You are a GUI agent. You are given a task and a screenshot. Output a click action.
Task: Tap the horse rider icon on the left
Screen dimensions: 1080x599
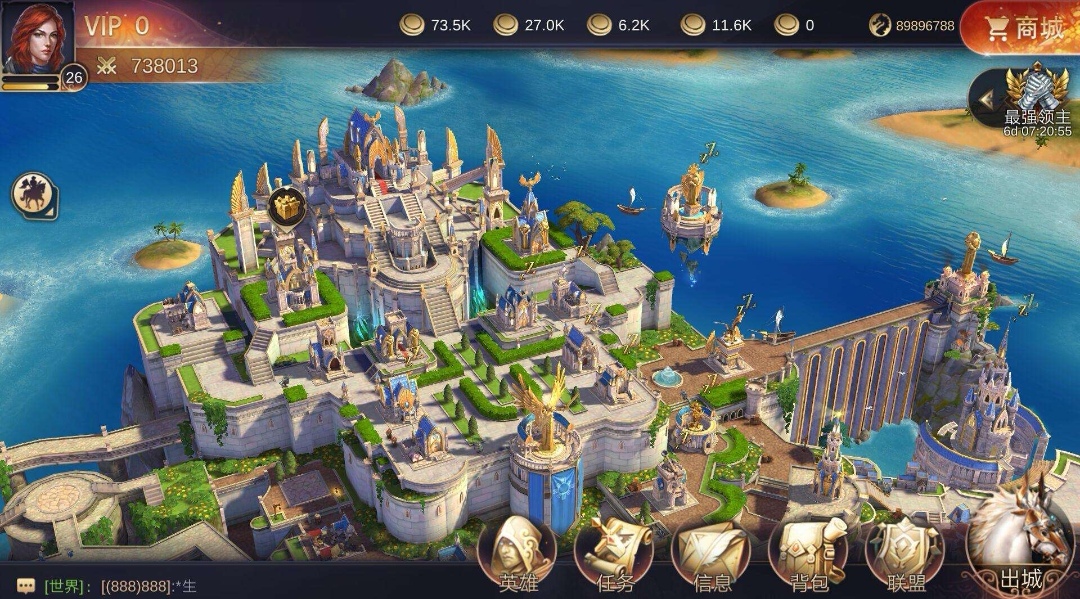click(x=34, y=195)
